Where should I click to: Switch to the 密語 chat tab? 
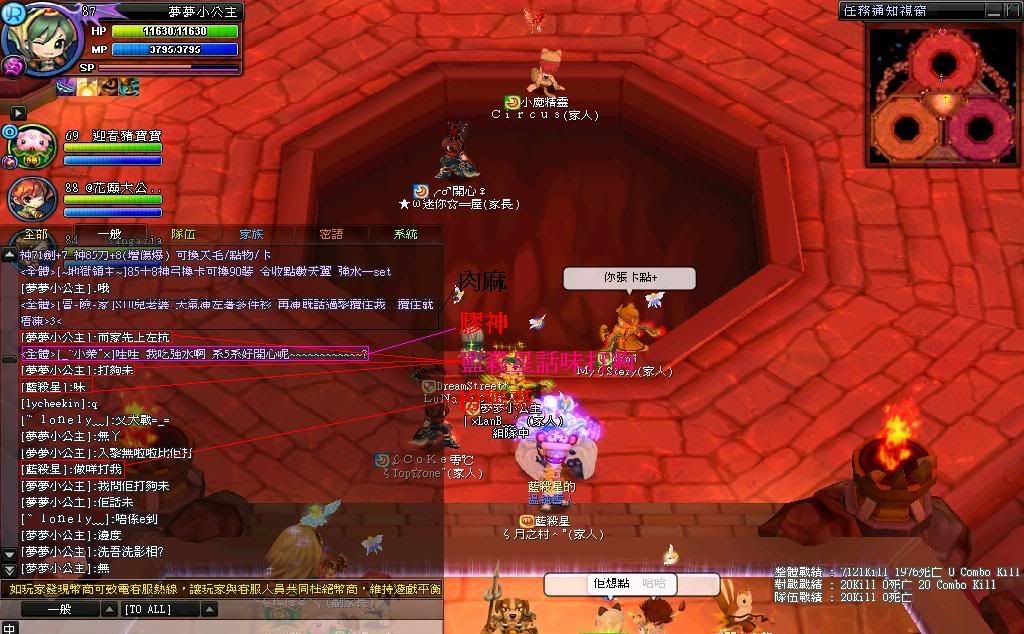coord(331,234)
